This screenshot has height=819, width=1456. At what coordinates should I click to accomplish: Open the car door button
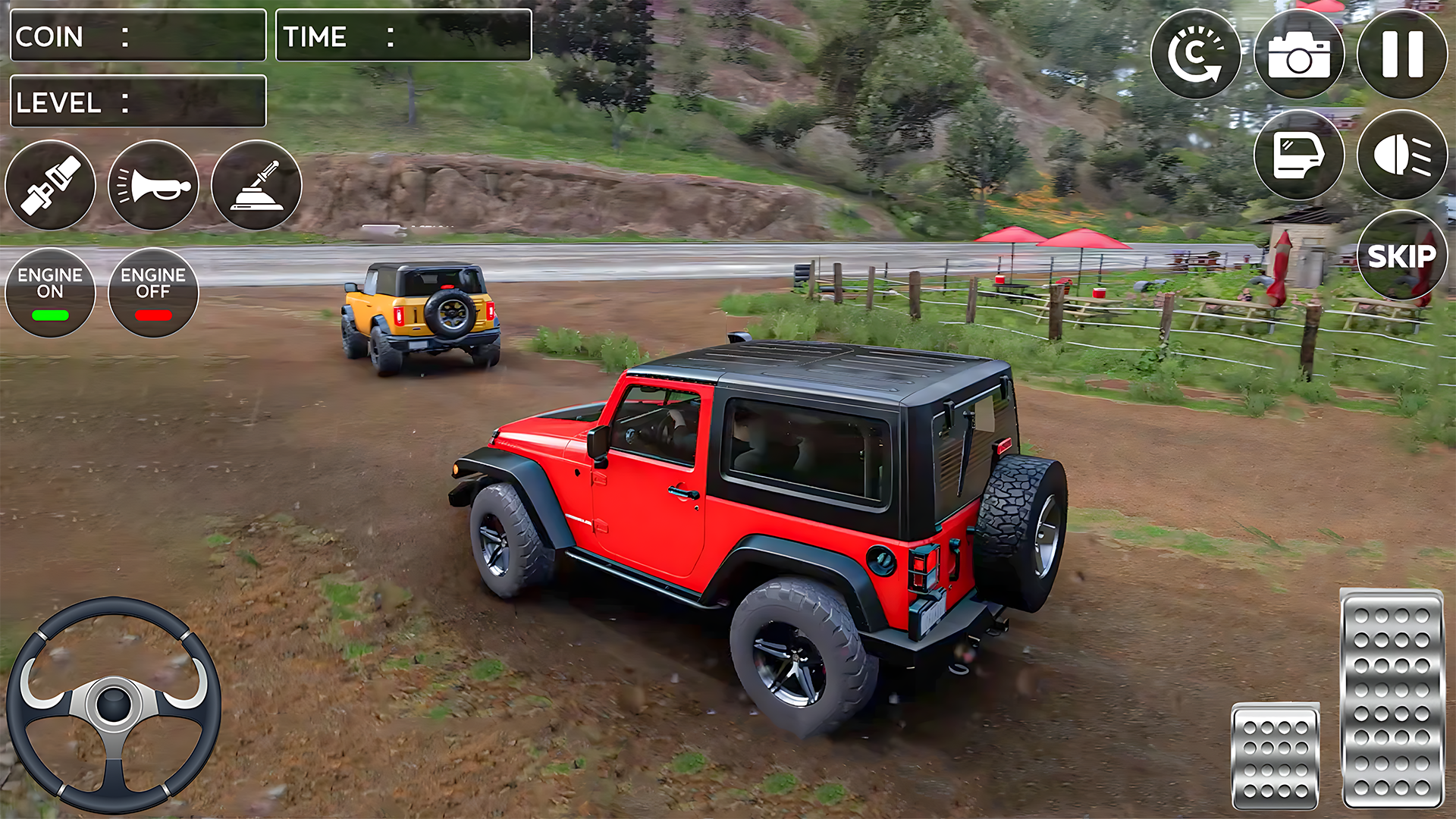[1299, 155]
